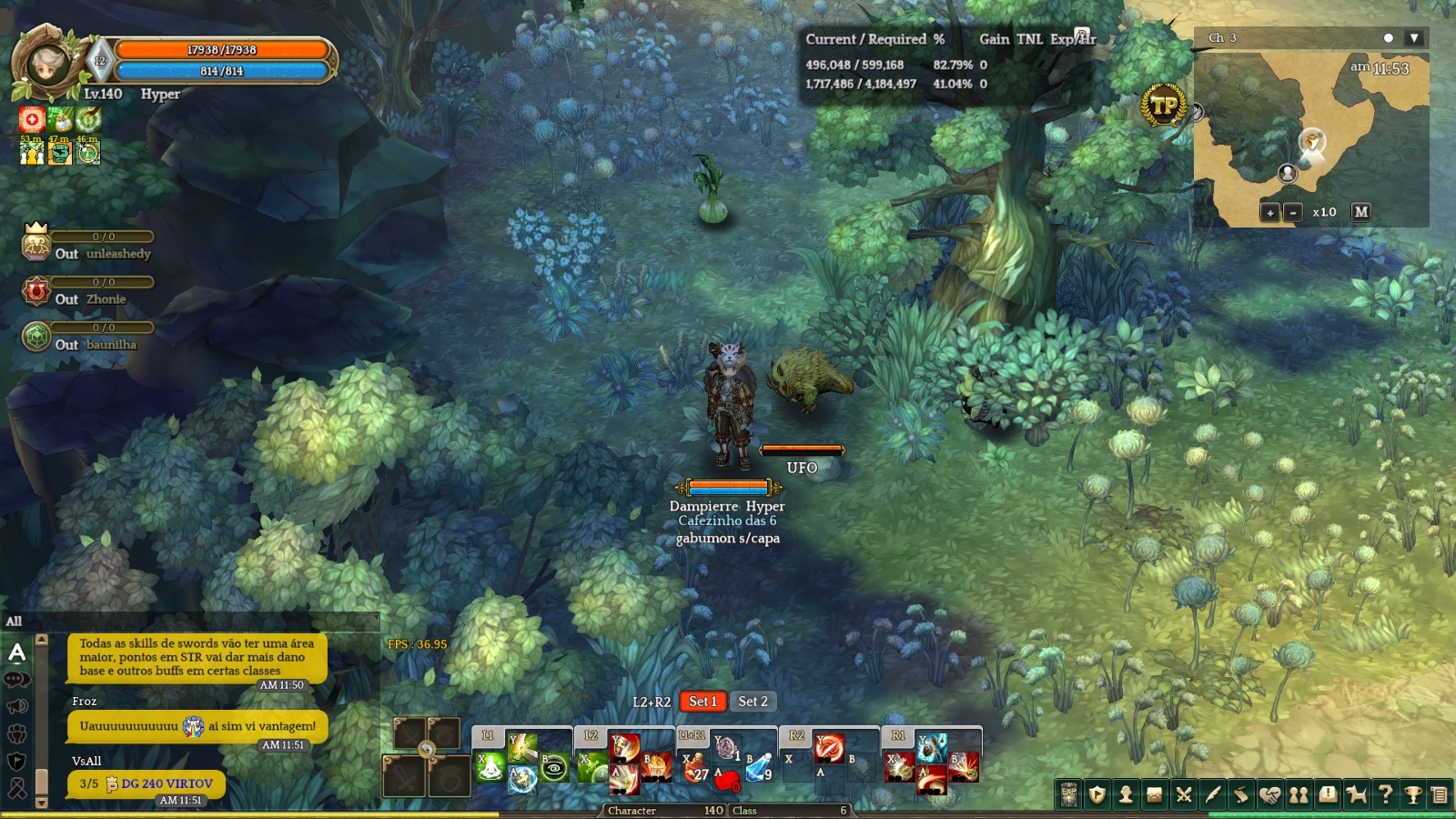Open the question mark help menu
The height and width of the screenshot is (819, 1456).
tap(1385, 794)
